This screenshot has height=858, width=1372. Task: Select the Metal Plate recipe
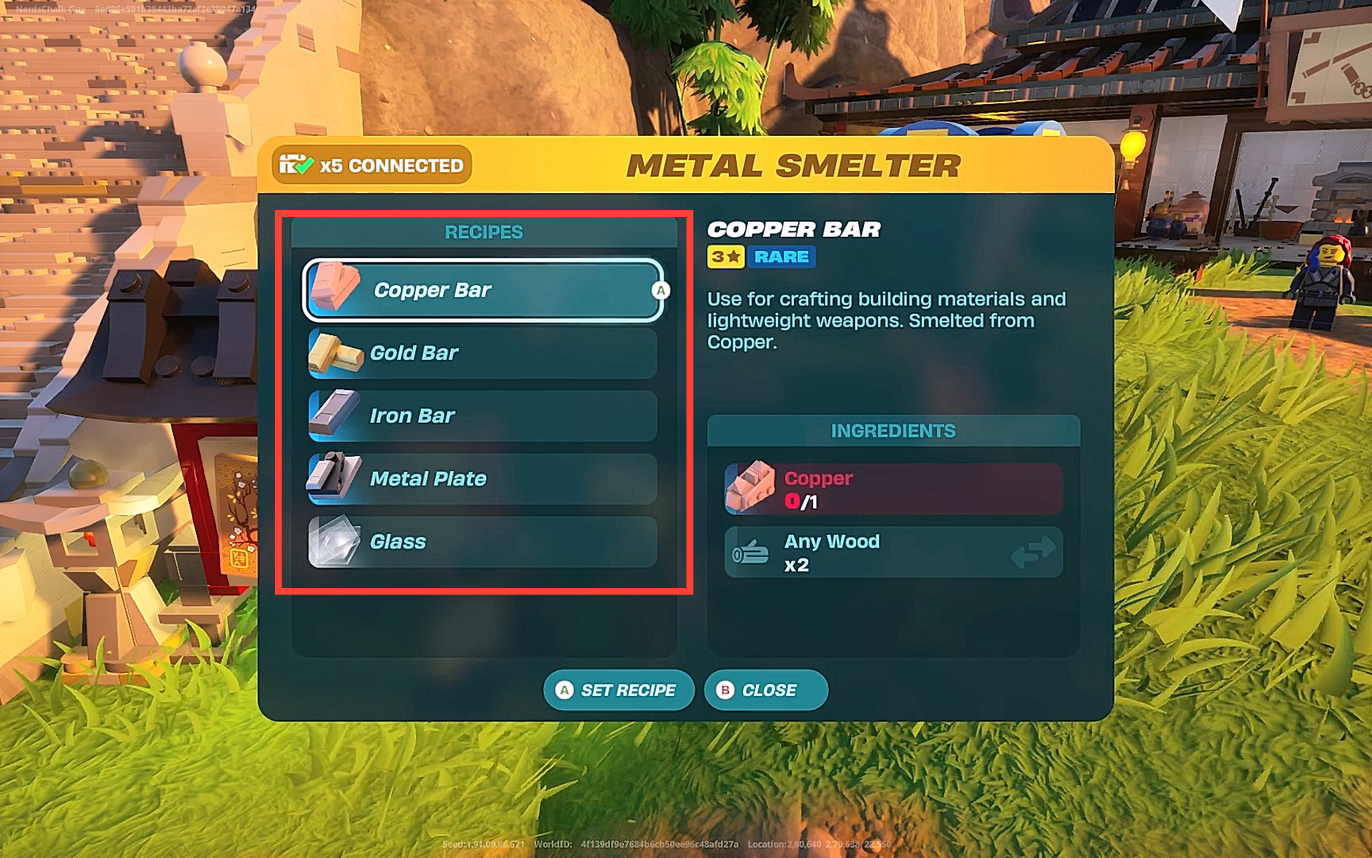(482, 479)
